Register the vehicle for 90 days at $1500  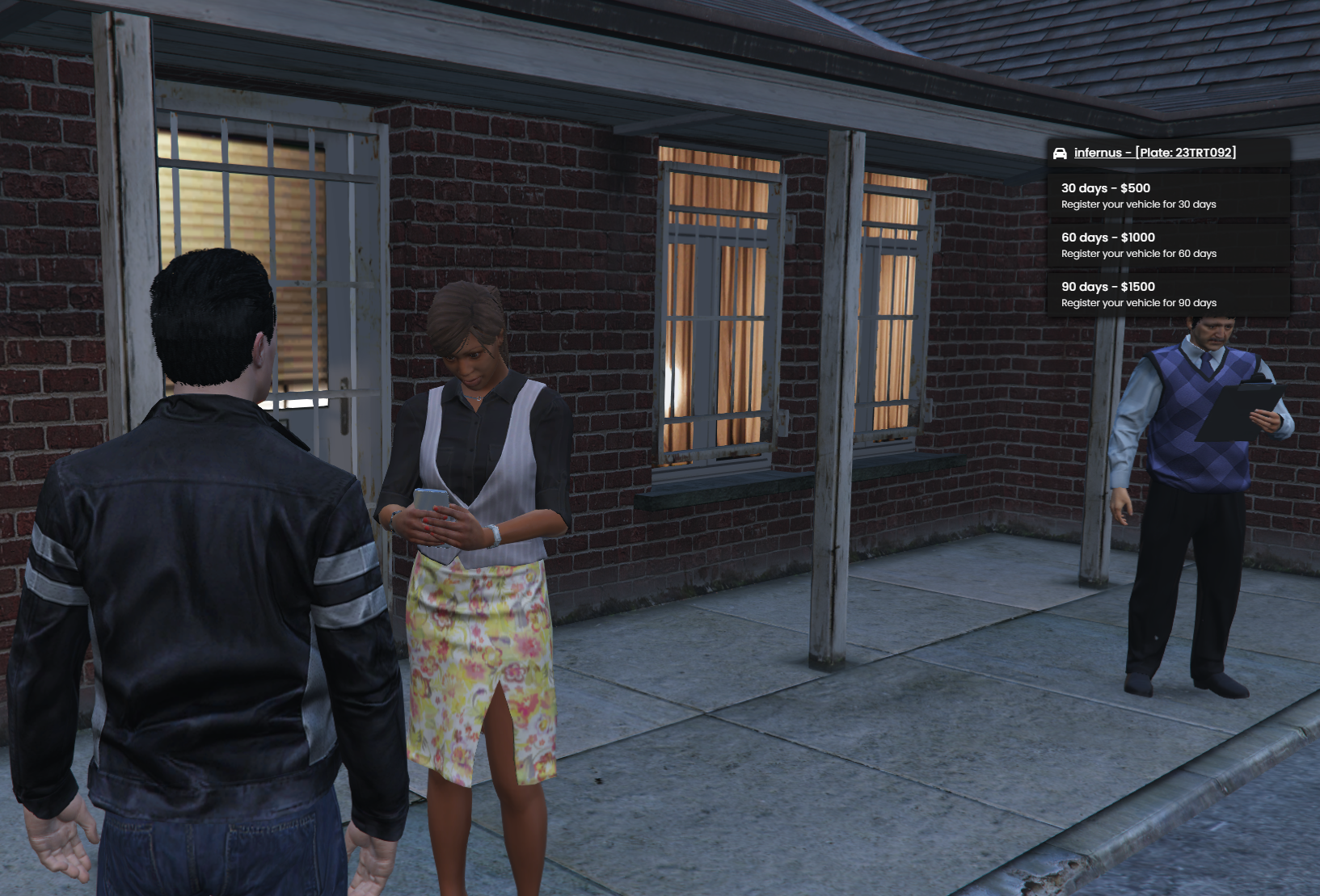pyautogui.click(x=1167, y=294)
